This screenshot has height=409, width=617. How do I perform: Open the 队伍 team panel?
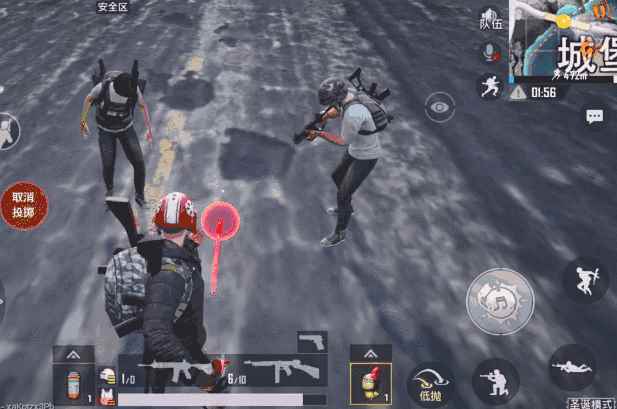pyautogui.click(x=490, y=19)
